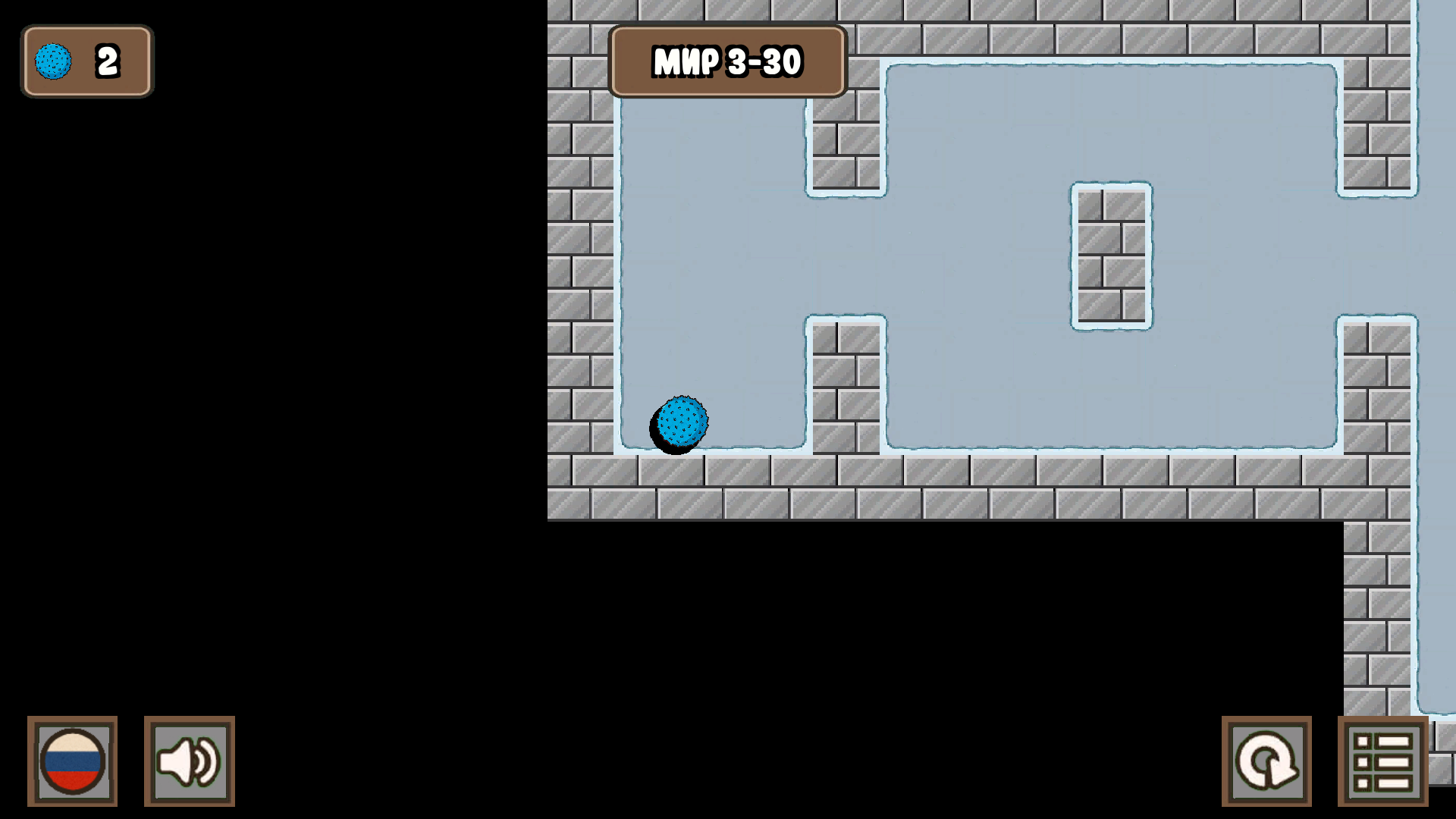The height and width of the screenshot is (819, 1456).
Task: Click the МИР 3-30 level plaque icon
Action: point(727,63)
